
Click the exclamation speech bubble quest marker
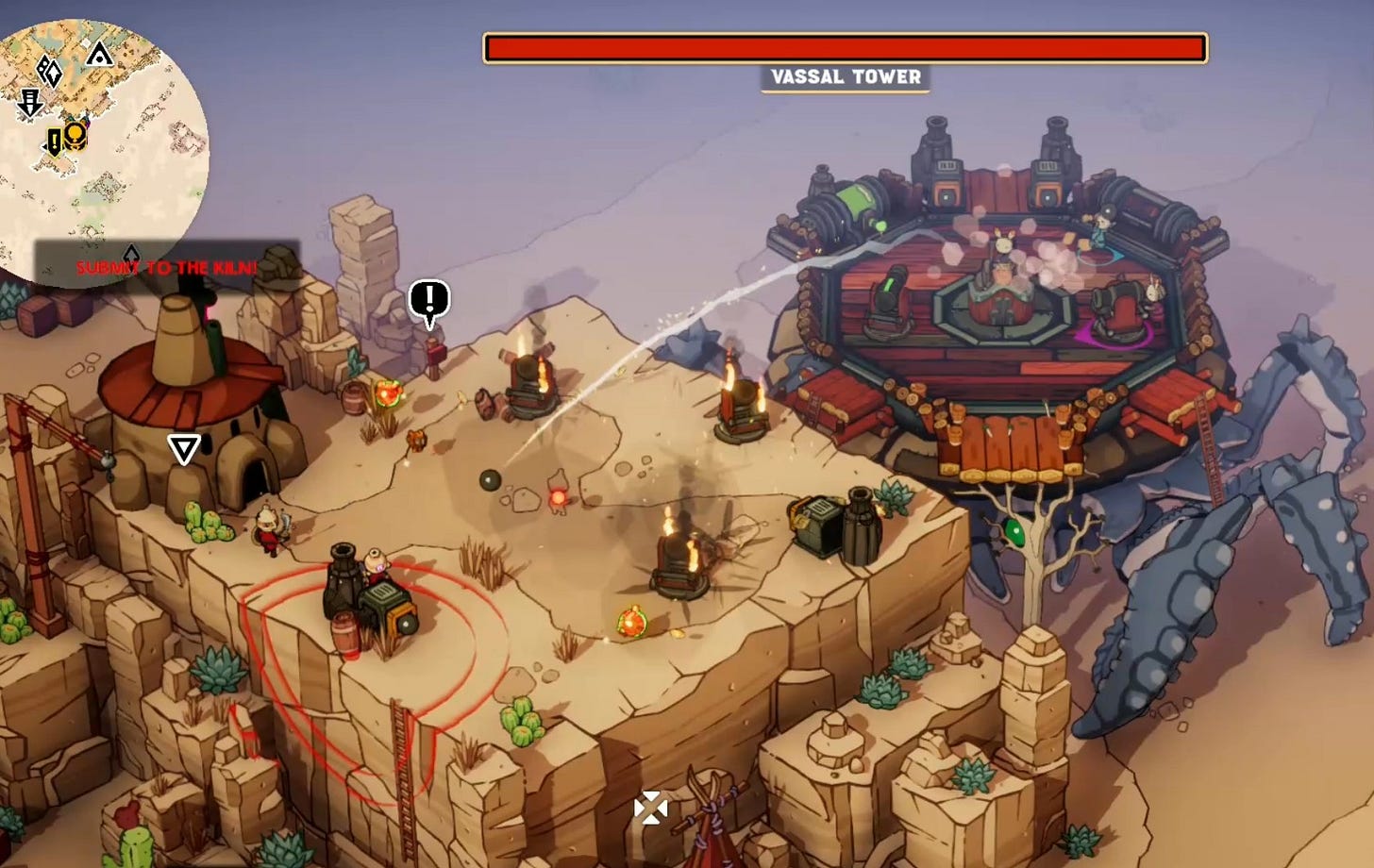click(429, 302)
